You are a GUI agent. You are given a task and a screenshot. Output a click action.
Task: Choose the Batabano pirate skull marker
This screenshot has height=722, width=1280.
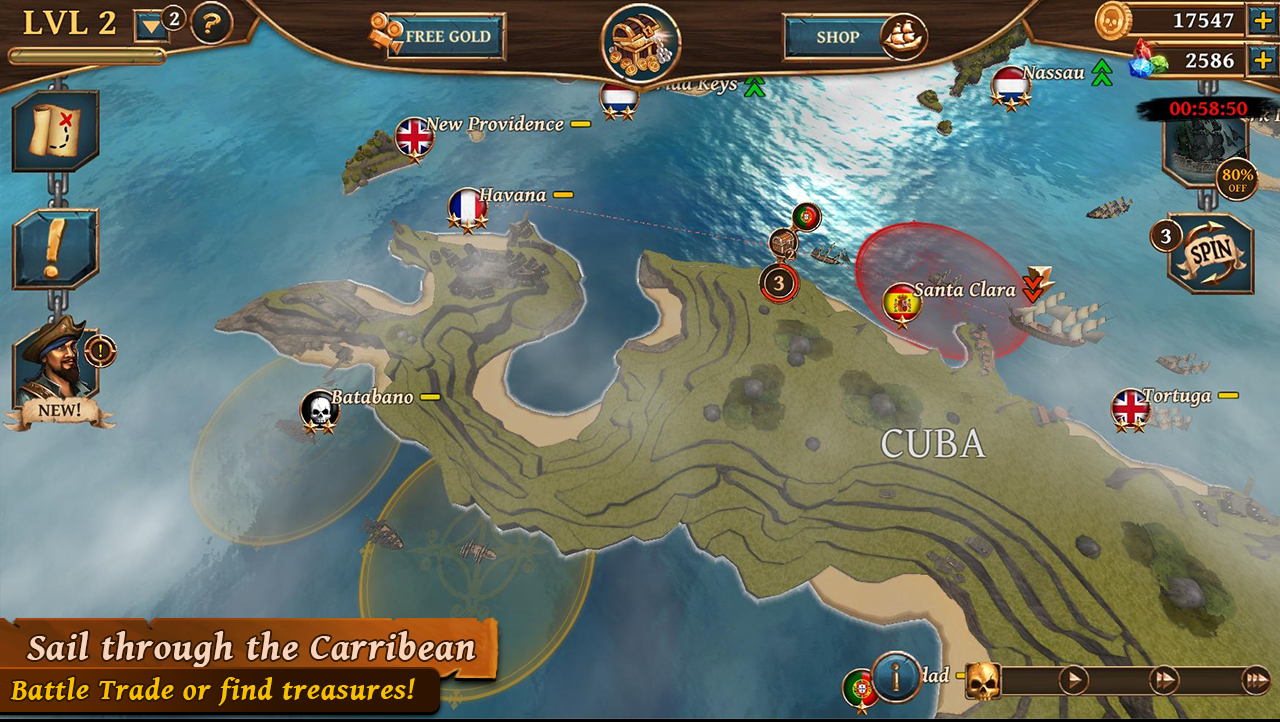pos(319,408)
